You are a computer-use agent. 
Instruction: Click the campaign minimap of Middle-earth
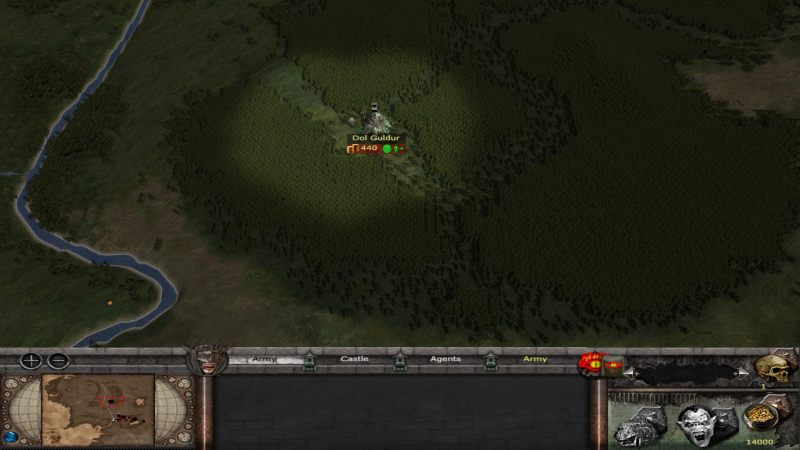click(98, 409)
